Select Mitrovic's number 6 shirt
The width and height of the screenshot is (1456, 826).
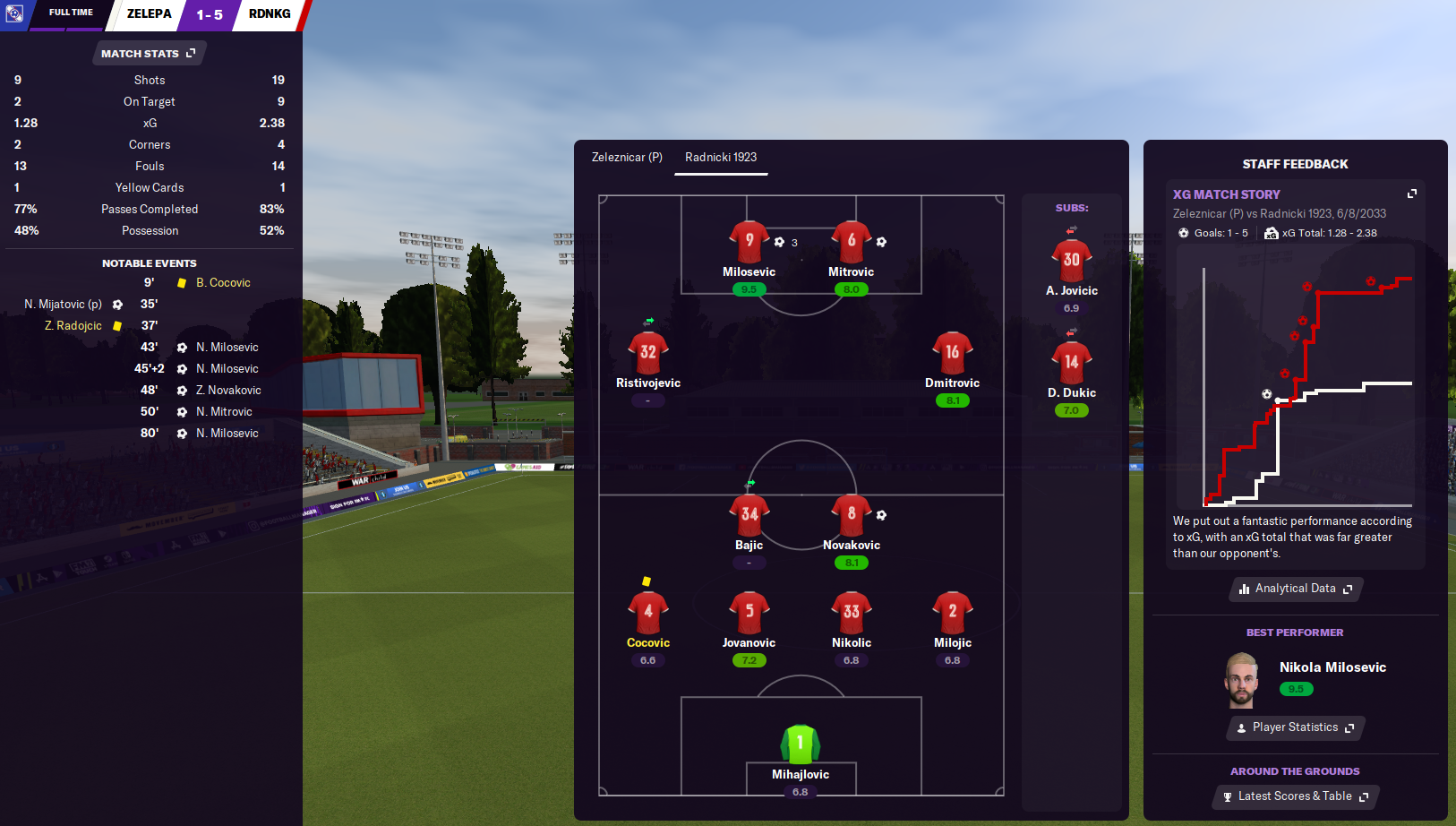tap(851, 242)
